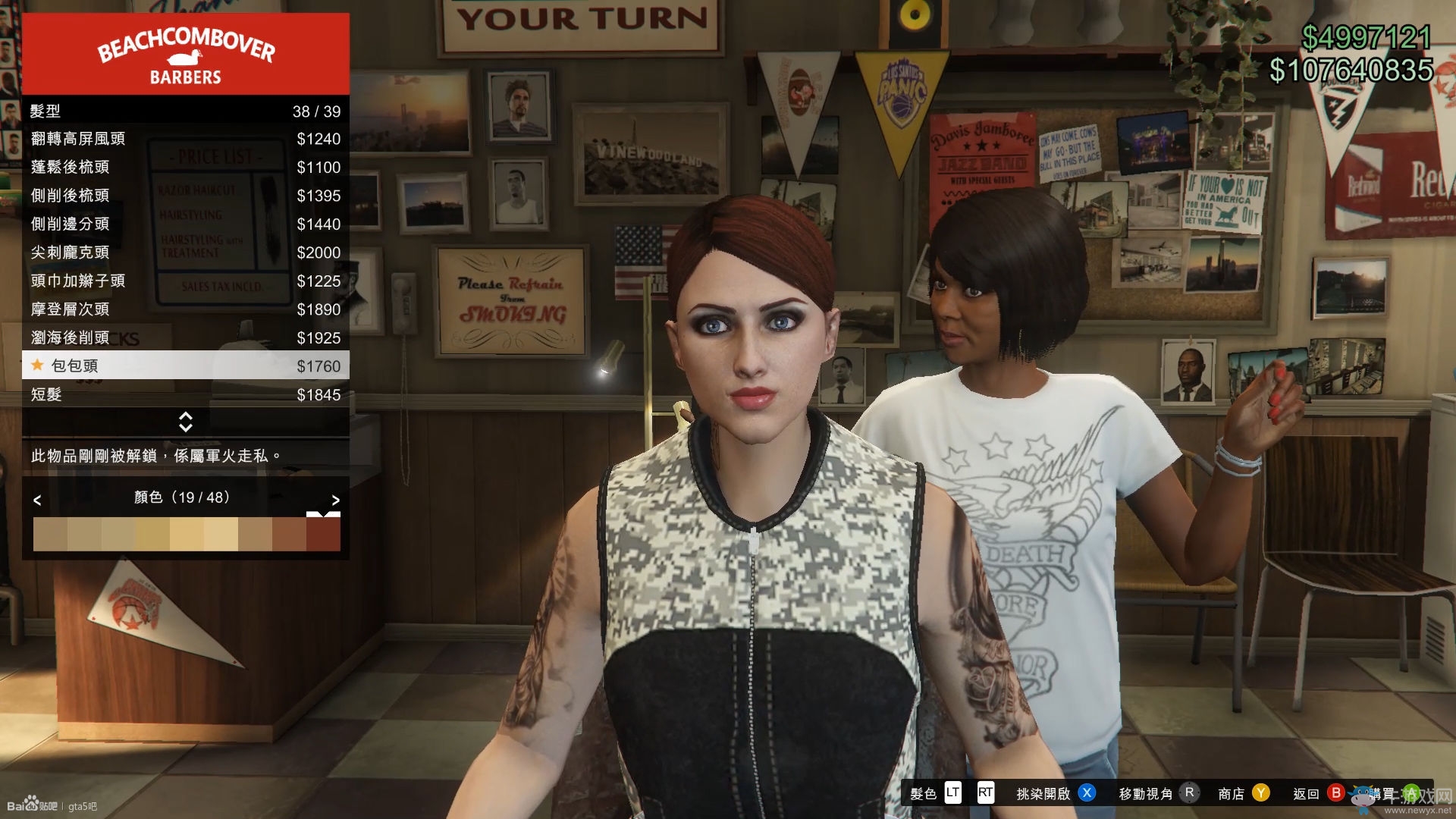Pick the copper brown color swatch
The height and width of the screenshot is (819, 1456).
(x=289, y=535)
